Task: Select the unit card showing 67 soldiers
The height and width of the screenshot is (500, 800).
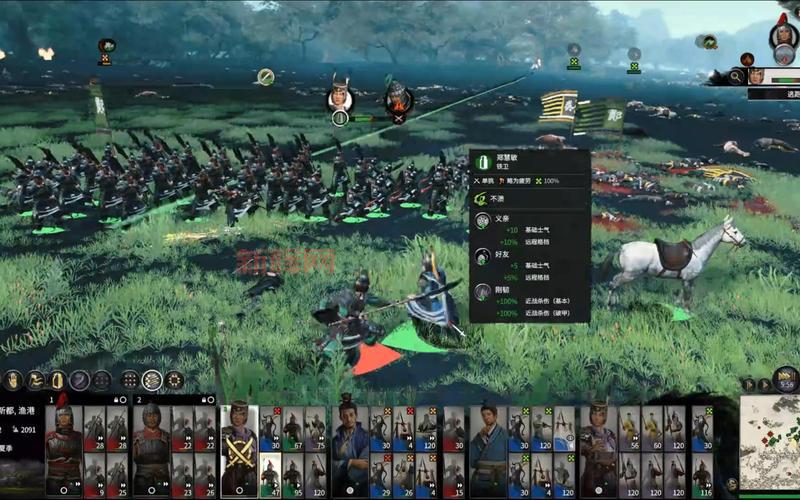Action: coord(292,428)
